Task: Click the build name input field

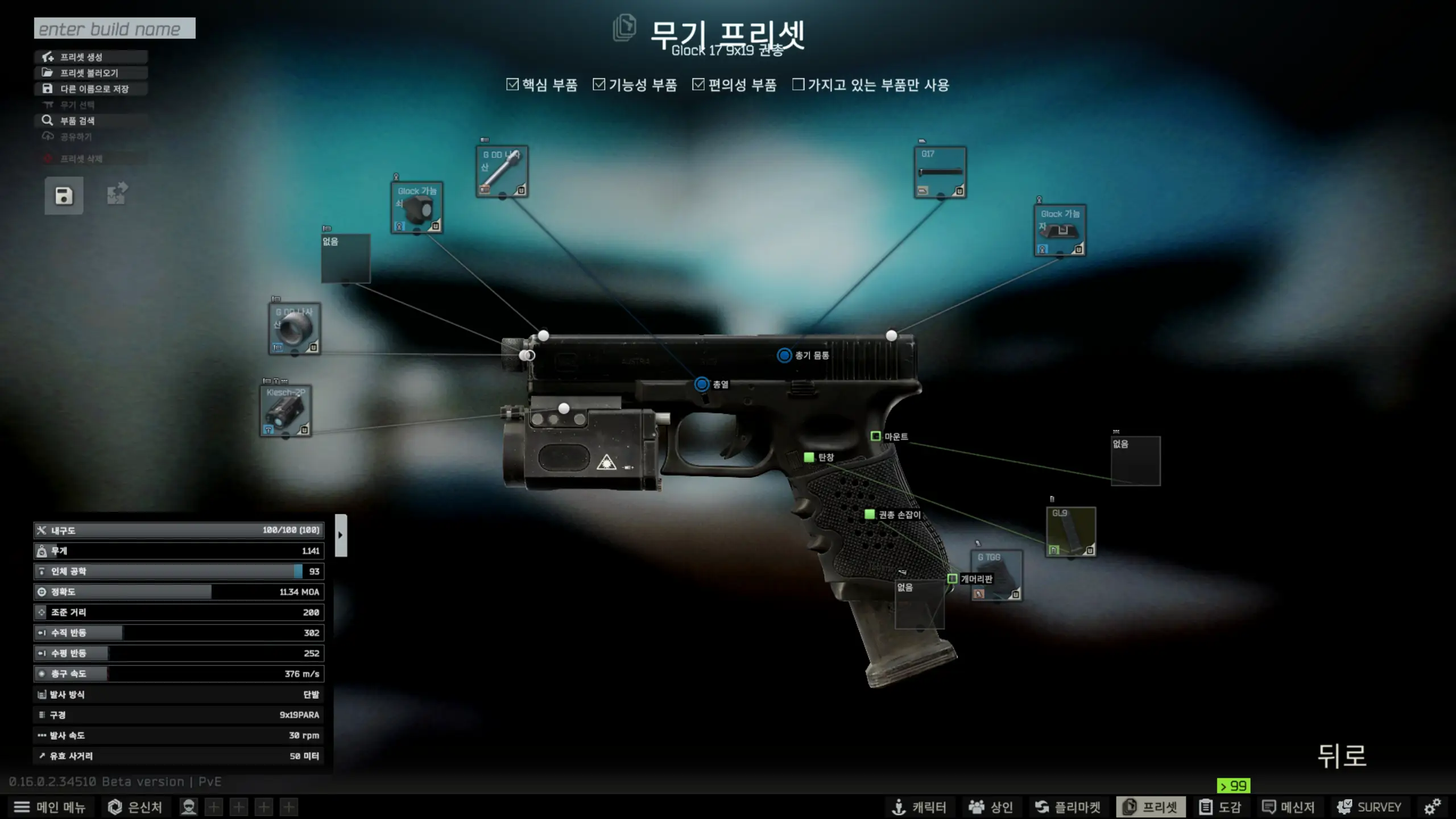Action: click(114, 28)
